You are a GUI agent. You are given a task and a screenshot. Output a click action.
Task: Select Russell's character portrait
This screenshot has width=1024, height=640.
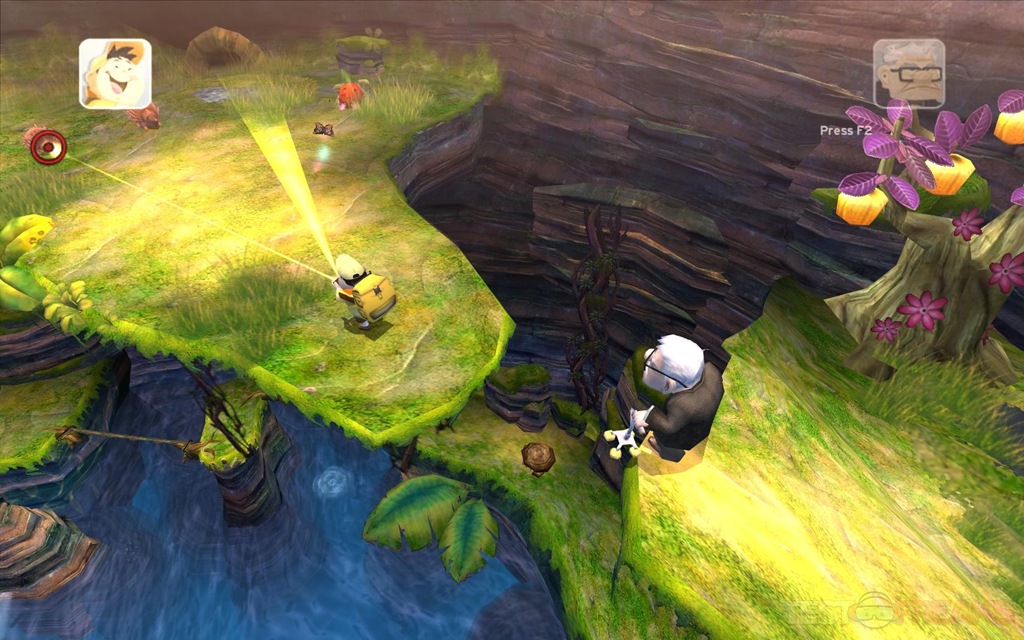click(115, 73)
